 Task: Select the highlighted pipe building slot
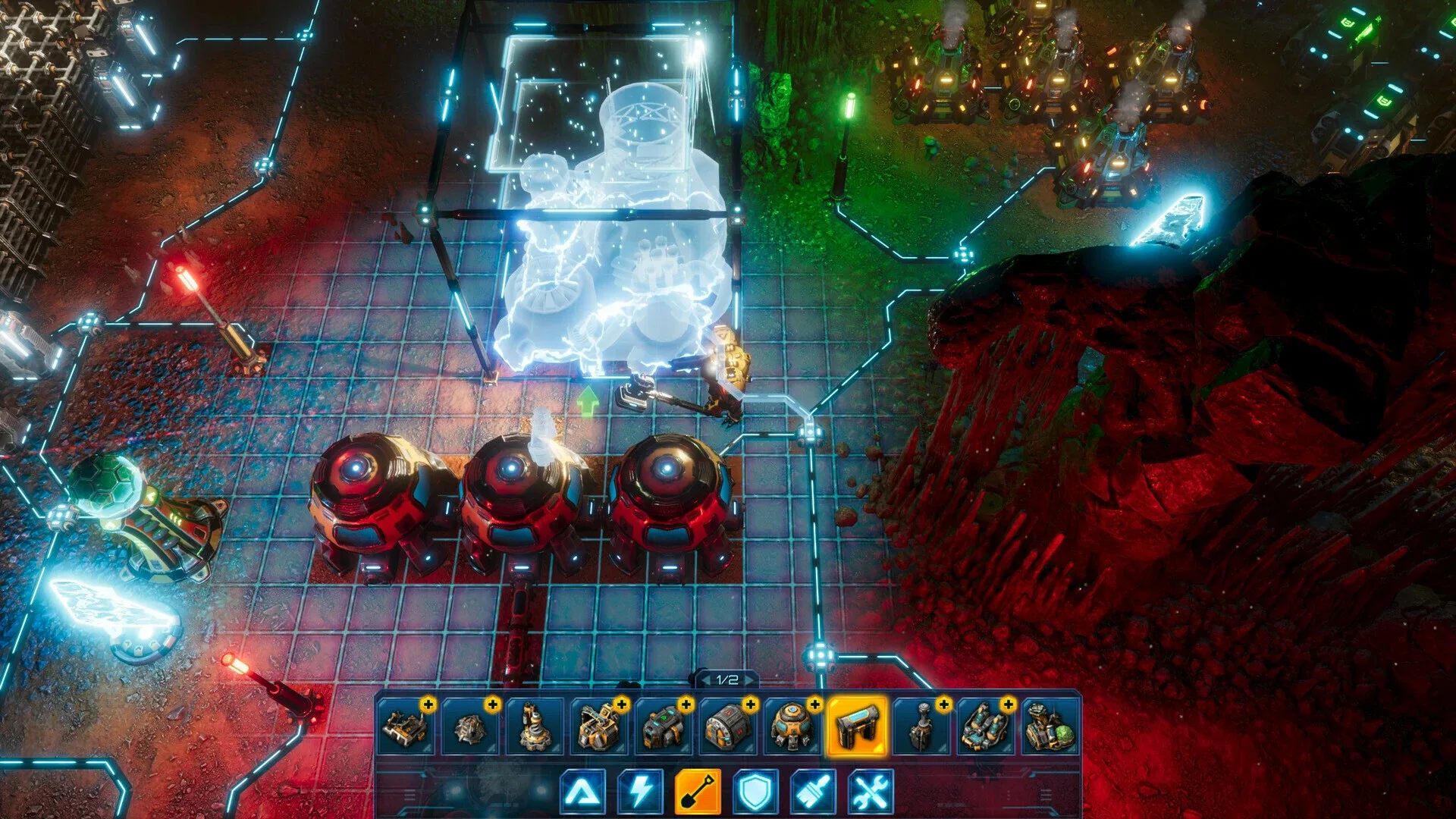857,726
